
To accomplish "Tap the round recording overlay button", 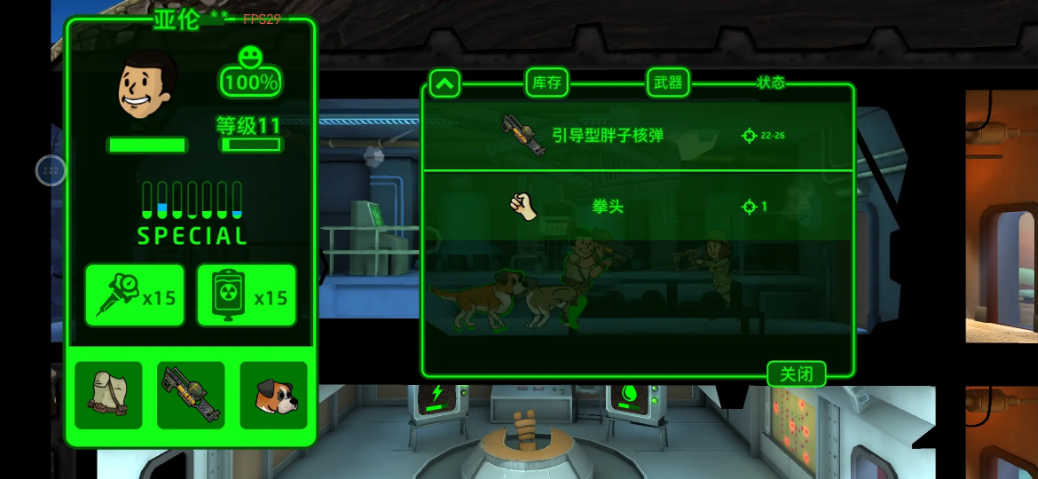I will point(51,170).
